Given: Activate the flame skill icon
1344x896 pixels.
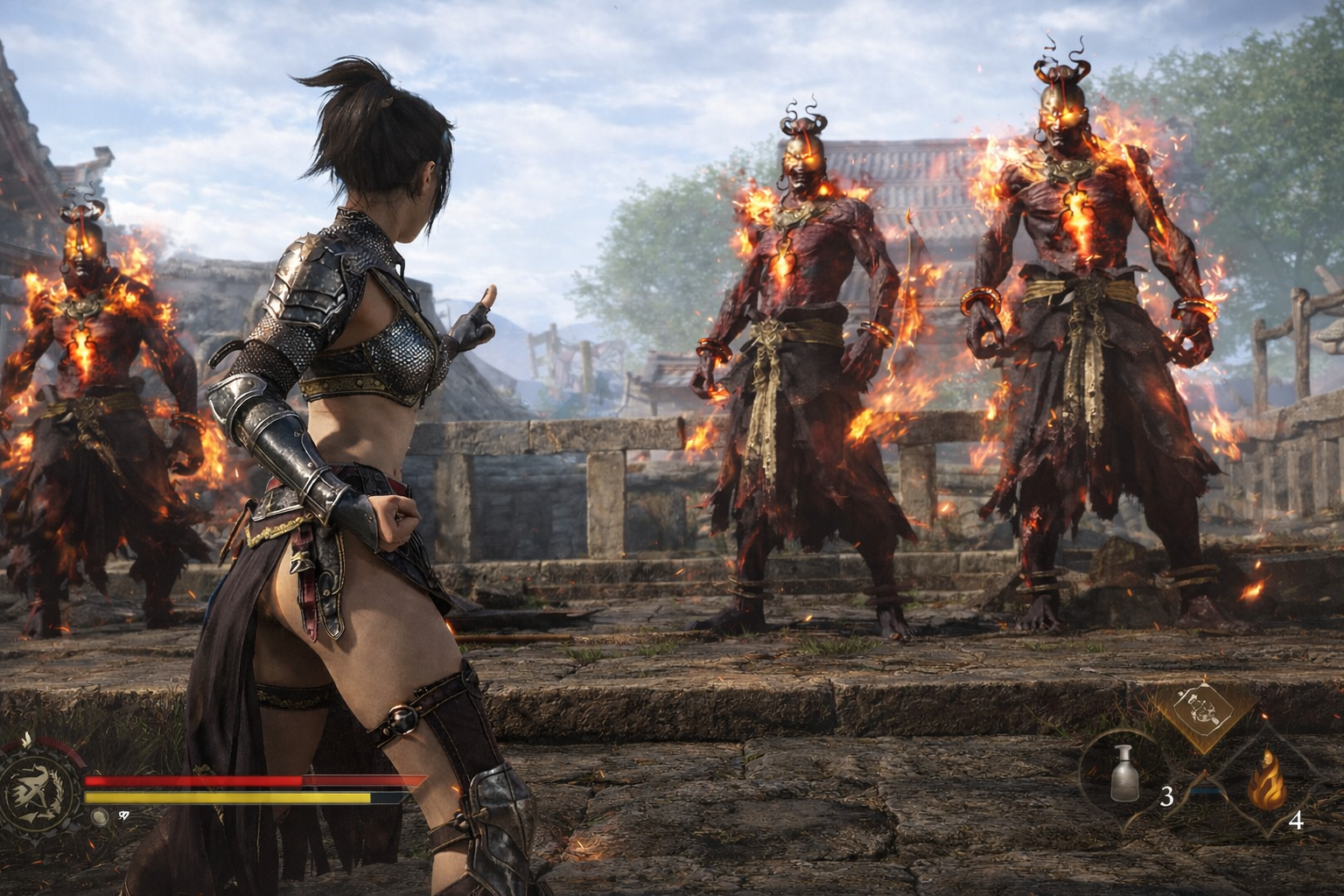Looking at the screenshot, I should tap(1266, 783).
